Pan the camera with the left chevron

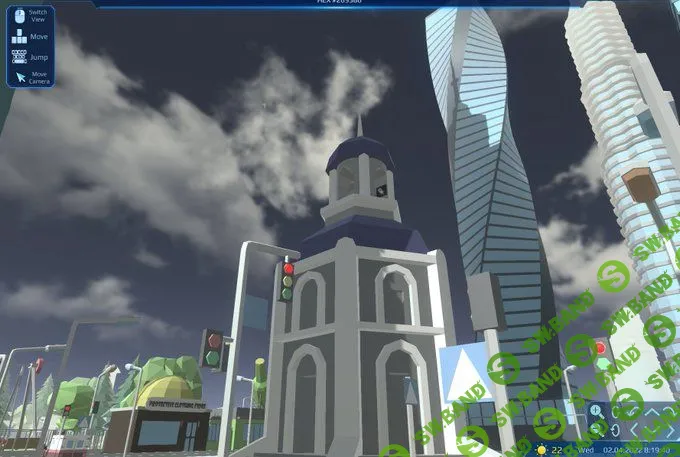pyautogui.click(x=634, y=430)
